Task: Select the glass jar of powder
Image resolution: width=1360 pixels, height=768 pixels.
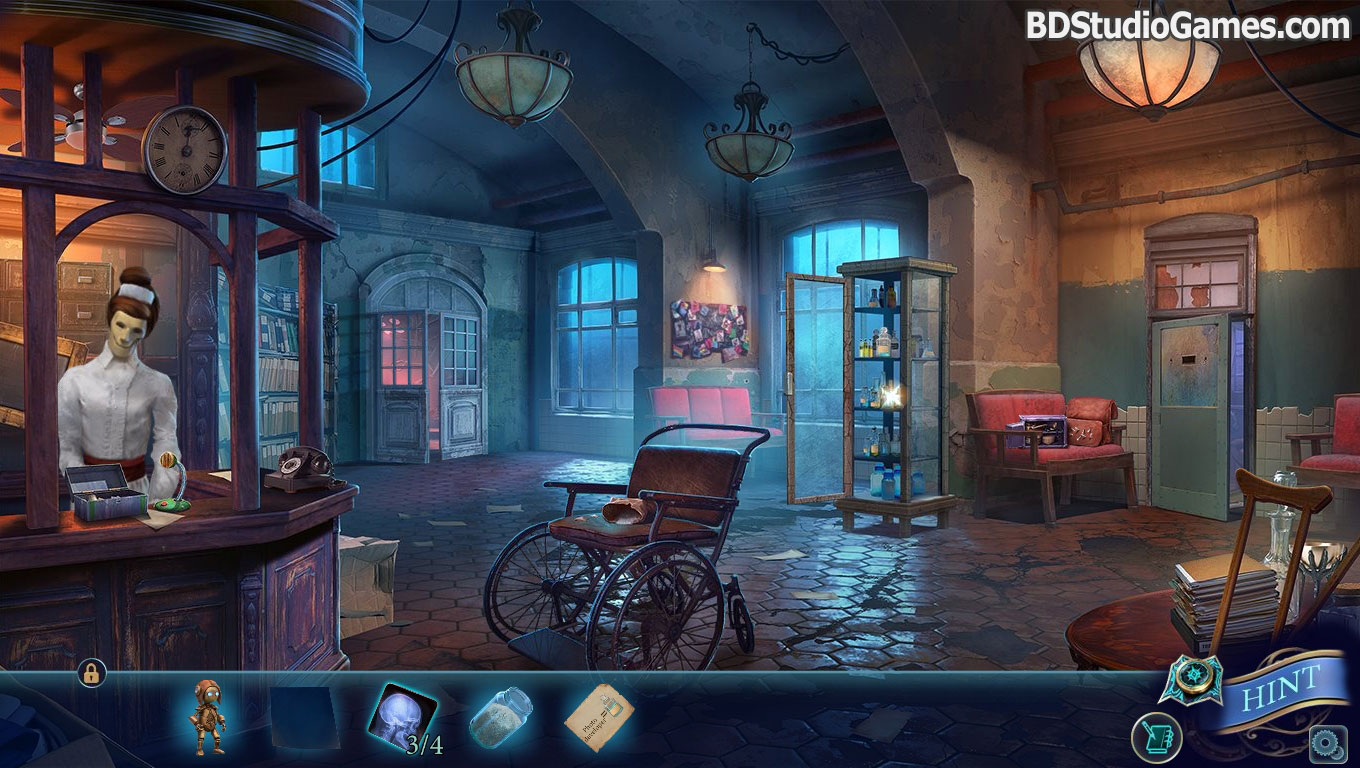Action: [x=500, y=716]
